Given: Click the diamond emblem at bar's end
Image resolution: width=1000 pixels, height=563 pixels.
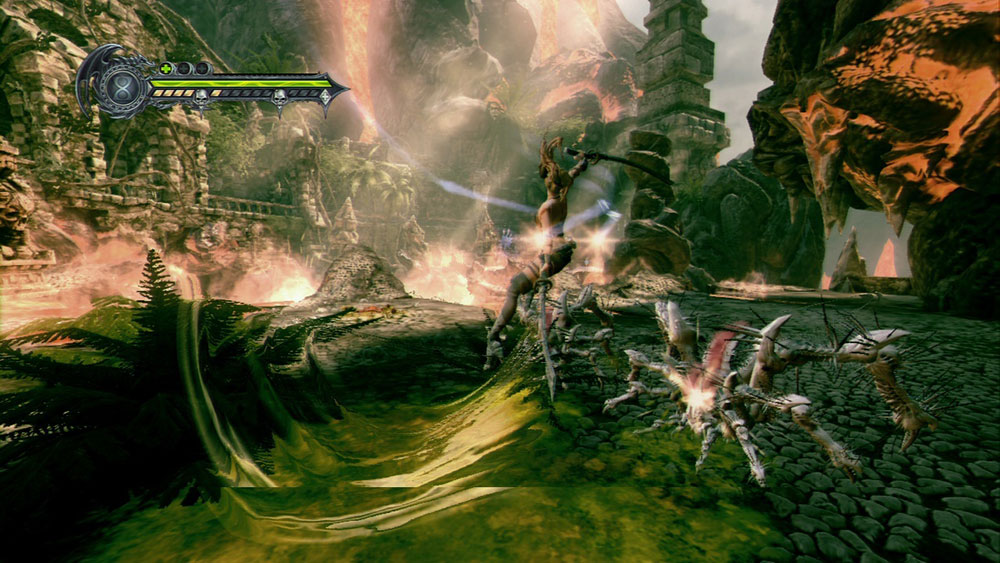Looking at the screenshot, I should click(324, 97).
